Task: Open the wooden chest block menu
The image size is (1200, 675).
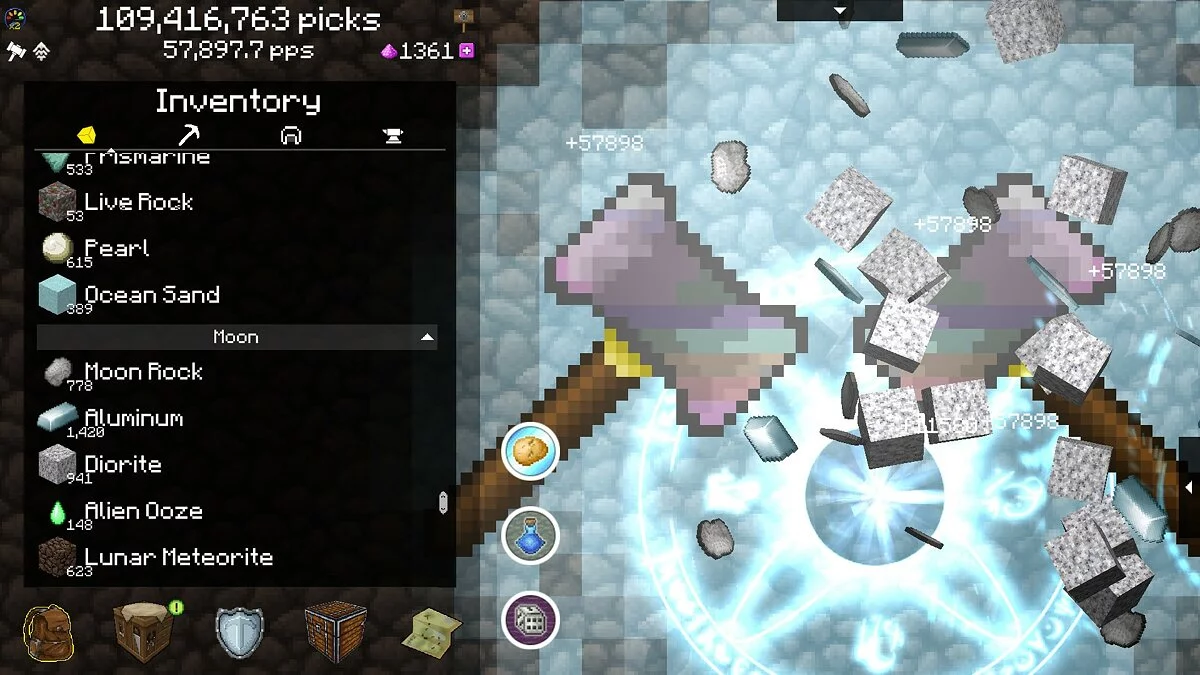Action: (335, 632)
